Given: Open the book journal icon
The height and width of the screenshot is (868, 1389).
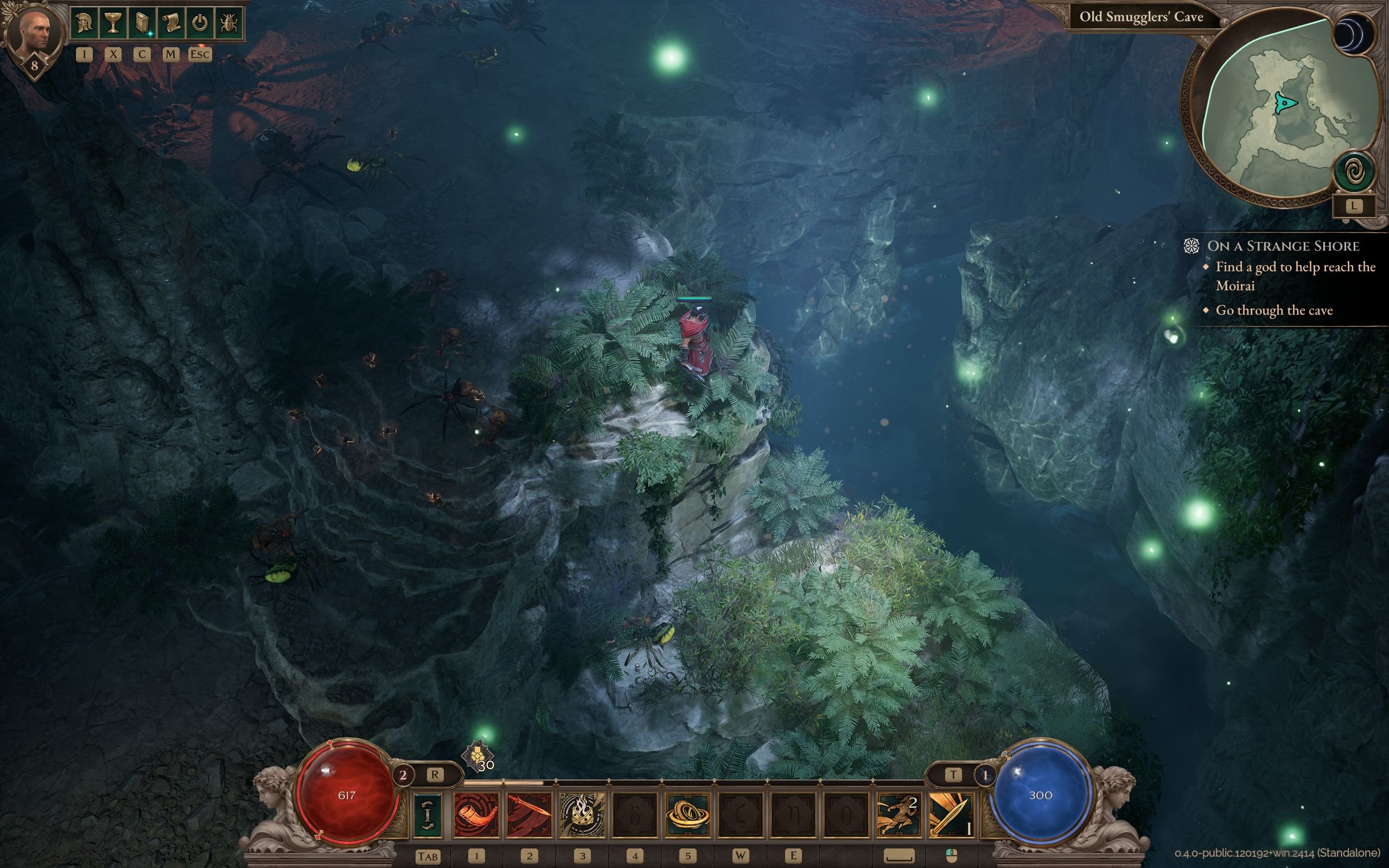Looking at the screenshot, I should pyautogui.click(x=142, y=24).
